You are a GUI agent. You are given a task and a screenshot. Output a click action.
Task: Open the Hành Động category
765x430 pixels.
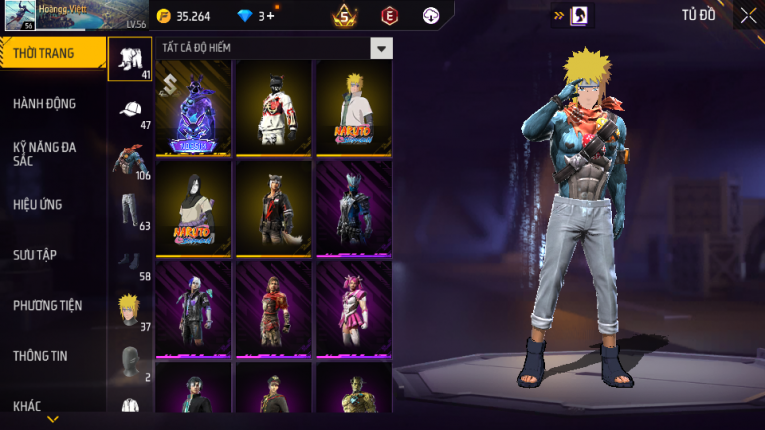45,104
